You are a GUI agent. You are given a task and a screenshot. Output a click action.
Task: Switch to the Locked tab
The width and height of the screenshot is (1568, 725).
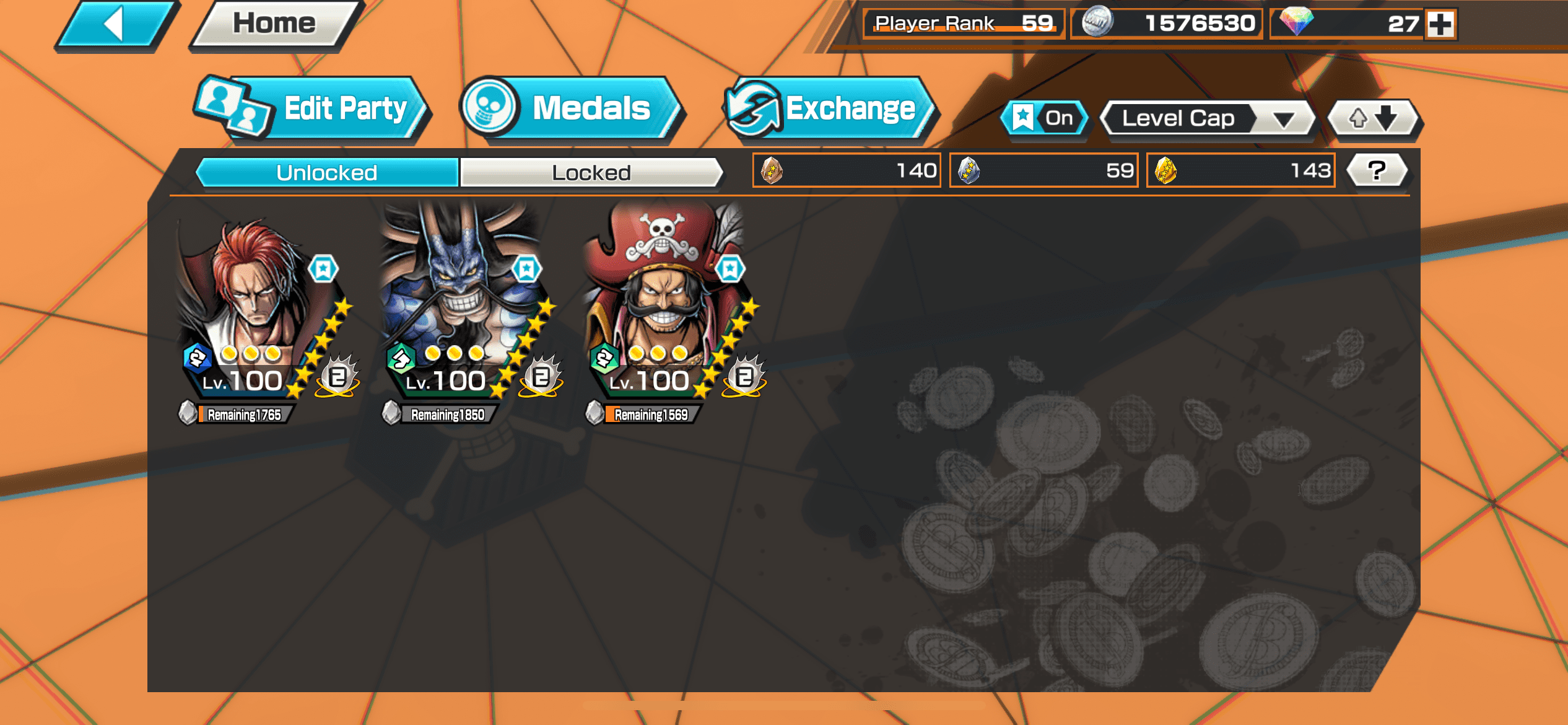[x=591, y=172]
